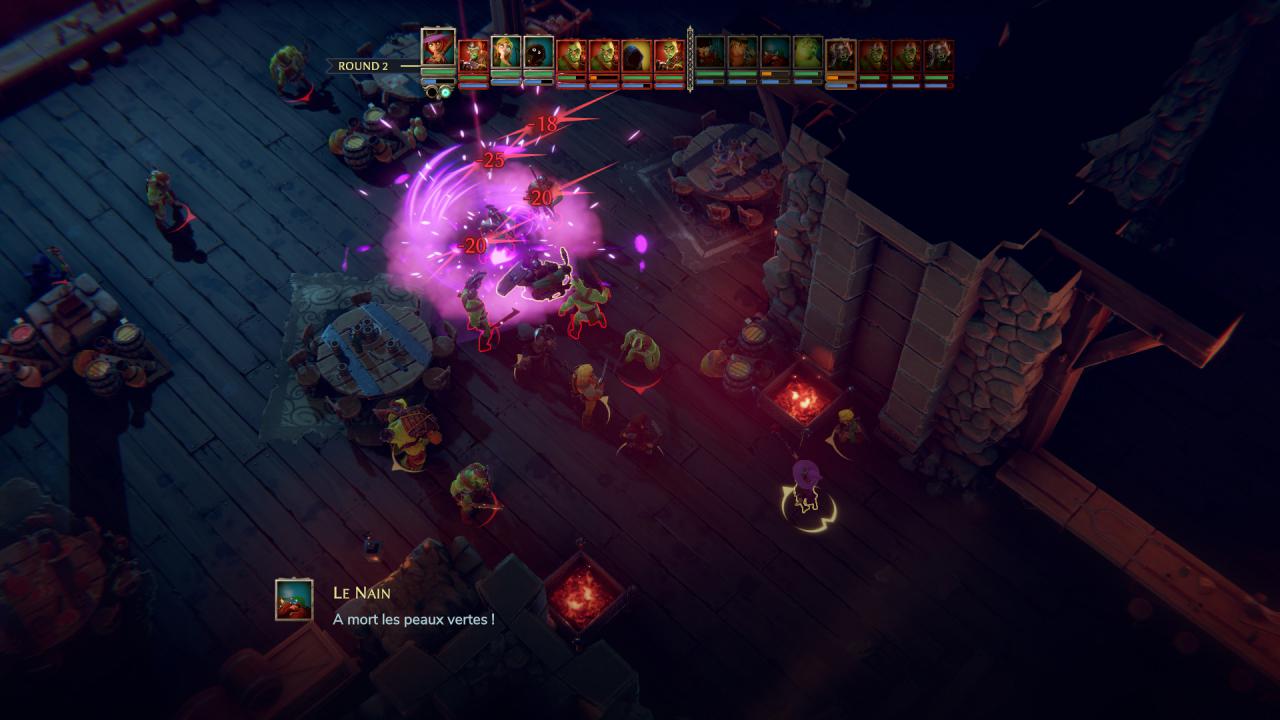The image size is (1280, 720).
Task: Select the purple-hat sorceress turn portrait
Action: (x=438, y=47)
